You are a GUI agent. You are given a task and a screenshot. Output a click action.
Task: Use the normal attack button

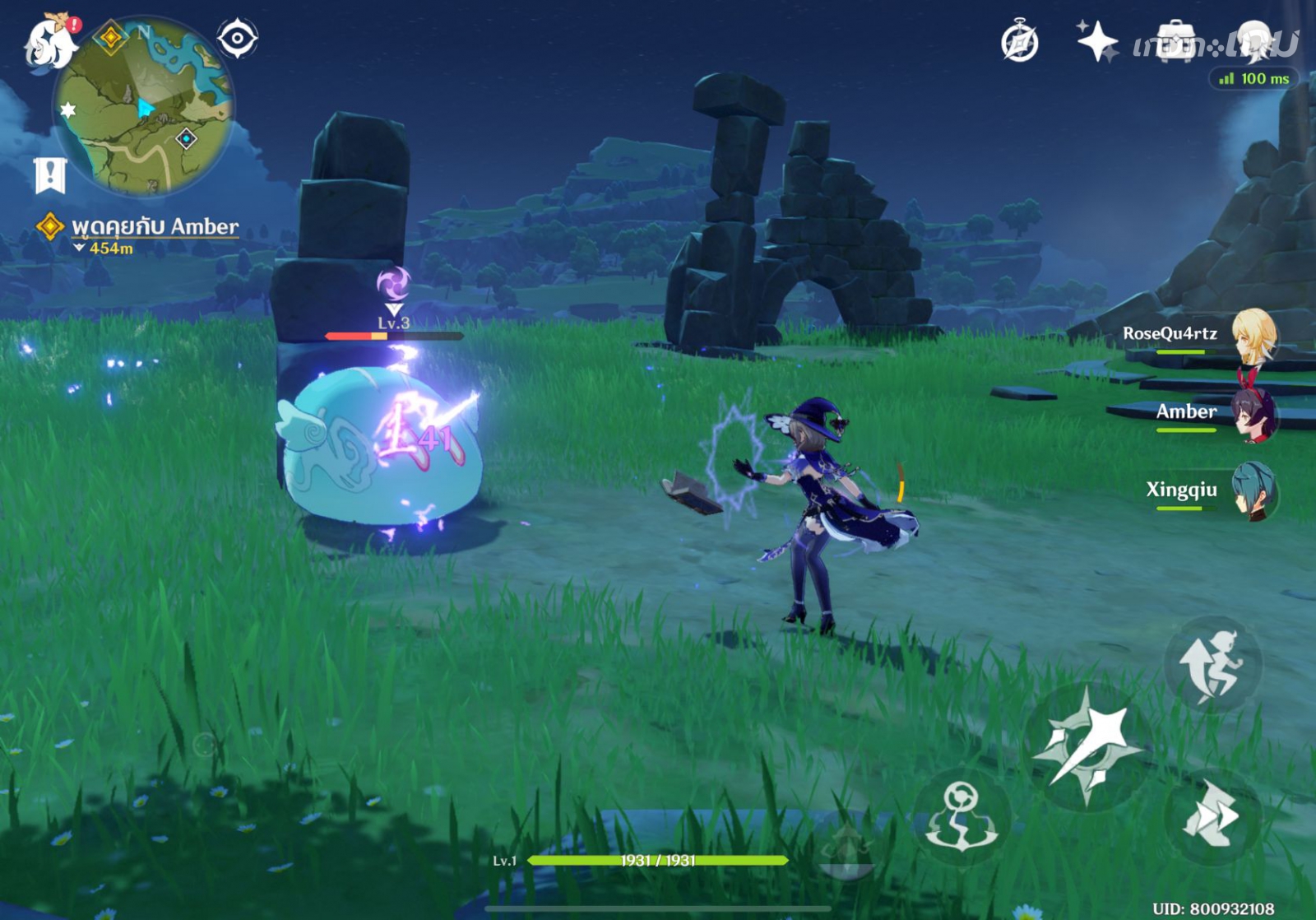(1087, 746)
